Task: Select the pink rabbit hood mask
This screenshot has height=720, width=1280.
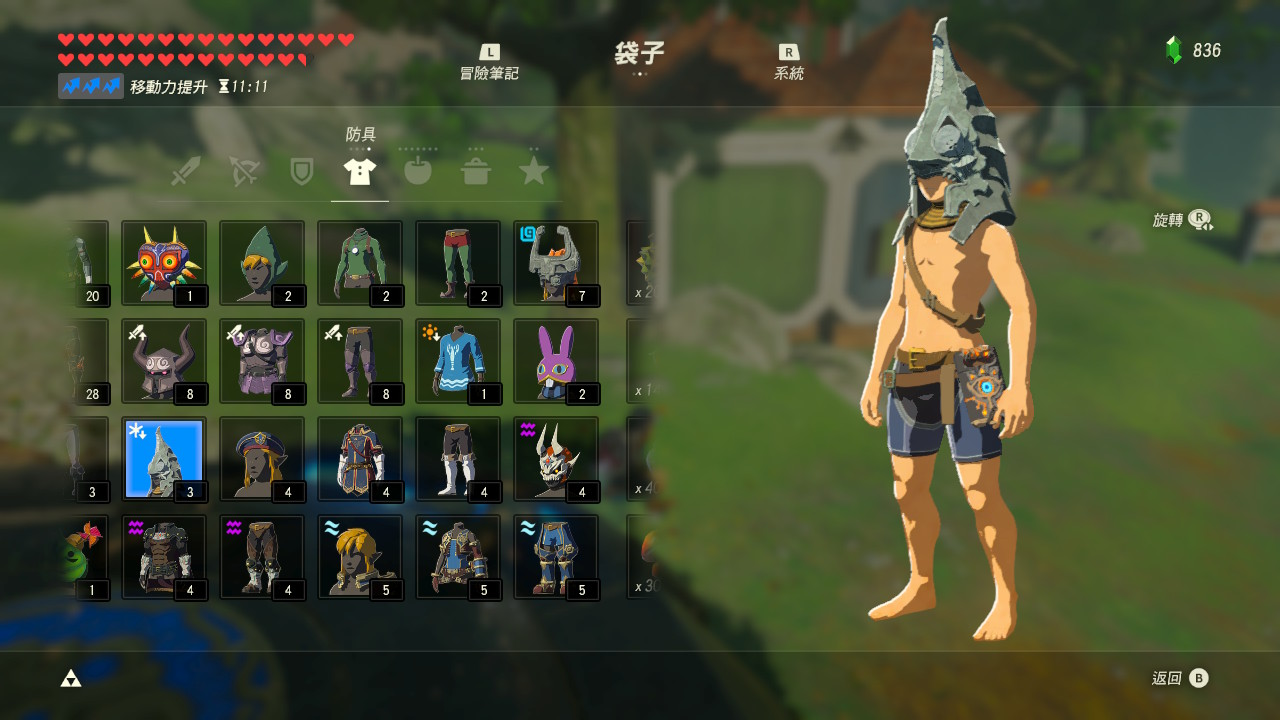Action: 555,361
